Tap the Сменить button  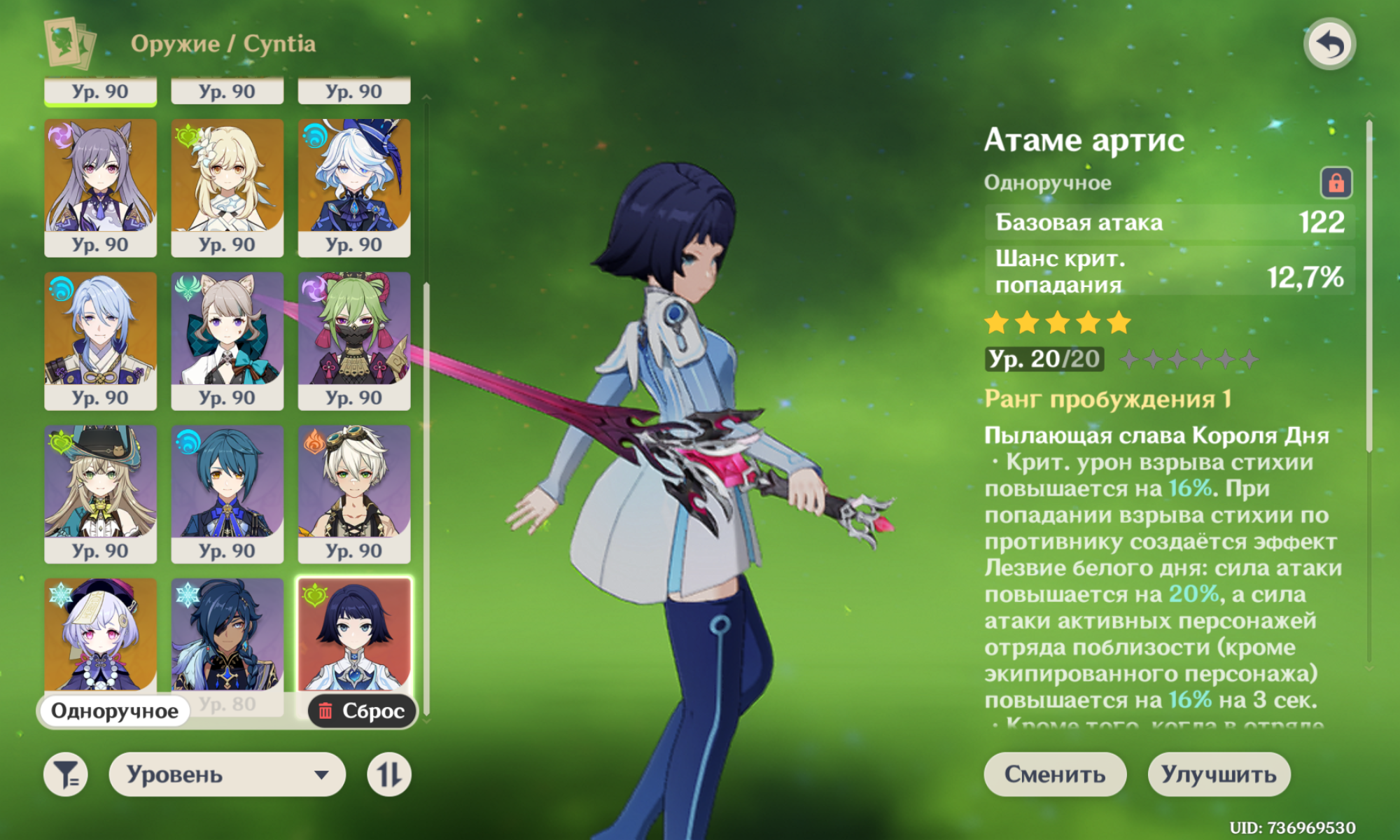(1055, 774)
